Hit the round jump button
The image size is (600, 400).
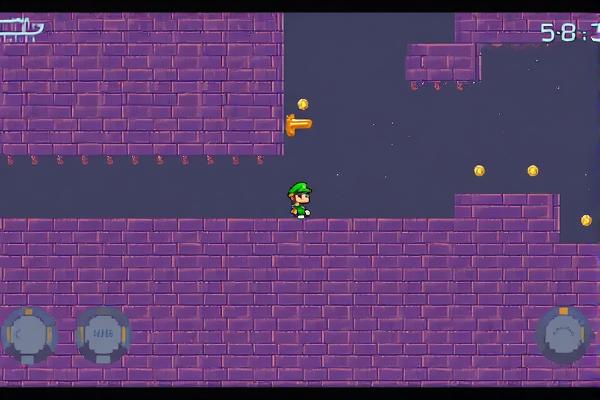pyautogui.click(x=564, y=334)
